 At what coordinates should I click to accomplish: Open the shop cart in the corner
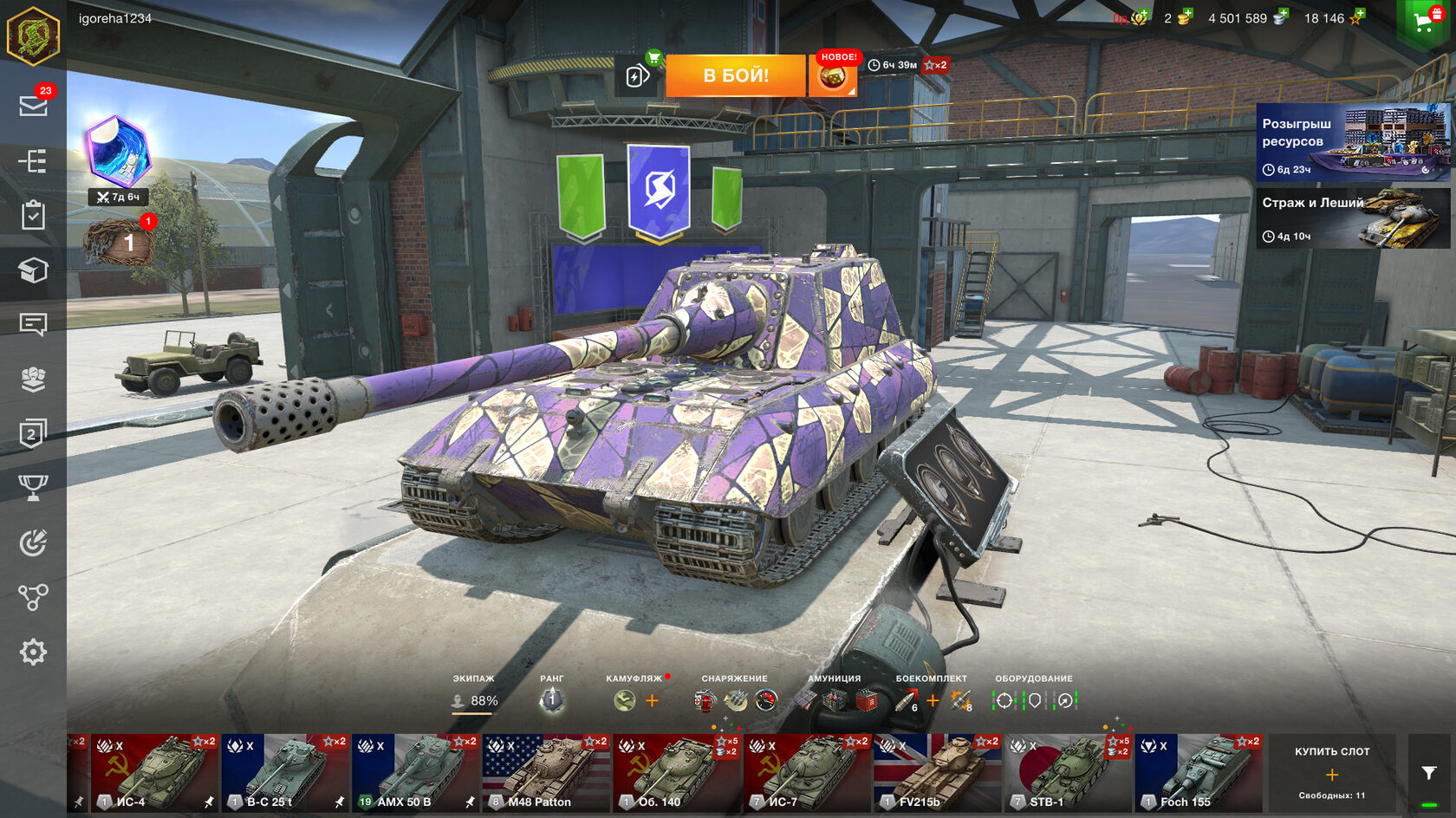pyautogui.click(x=1424, y=22)
